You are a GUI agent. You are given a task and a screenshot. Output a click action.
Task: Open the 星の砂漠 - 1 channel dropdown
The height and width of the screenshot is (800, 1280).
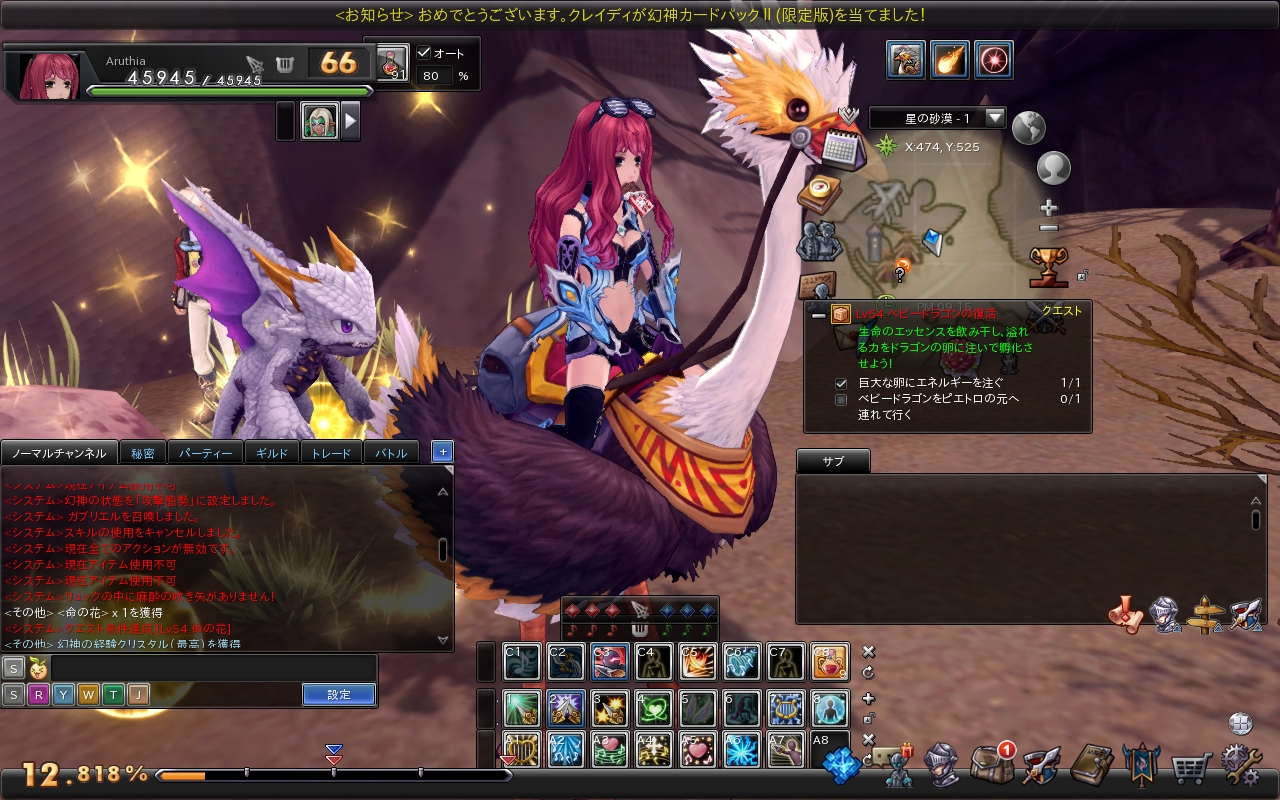click(994, 118)
